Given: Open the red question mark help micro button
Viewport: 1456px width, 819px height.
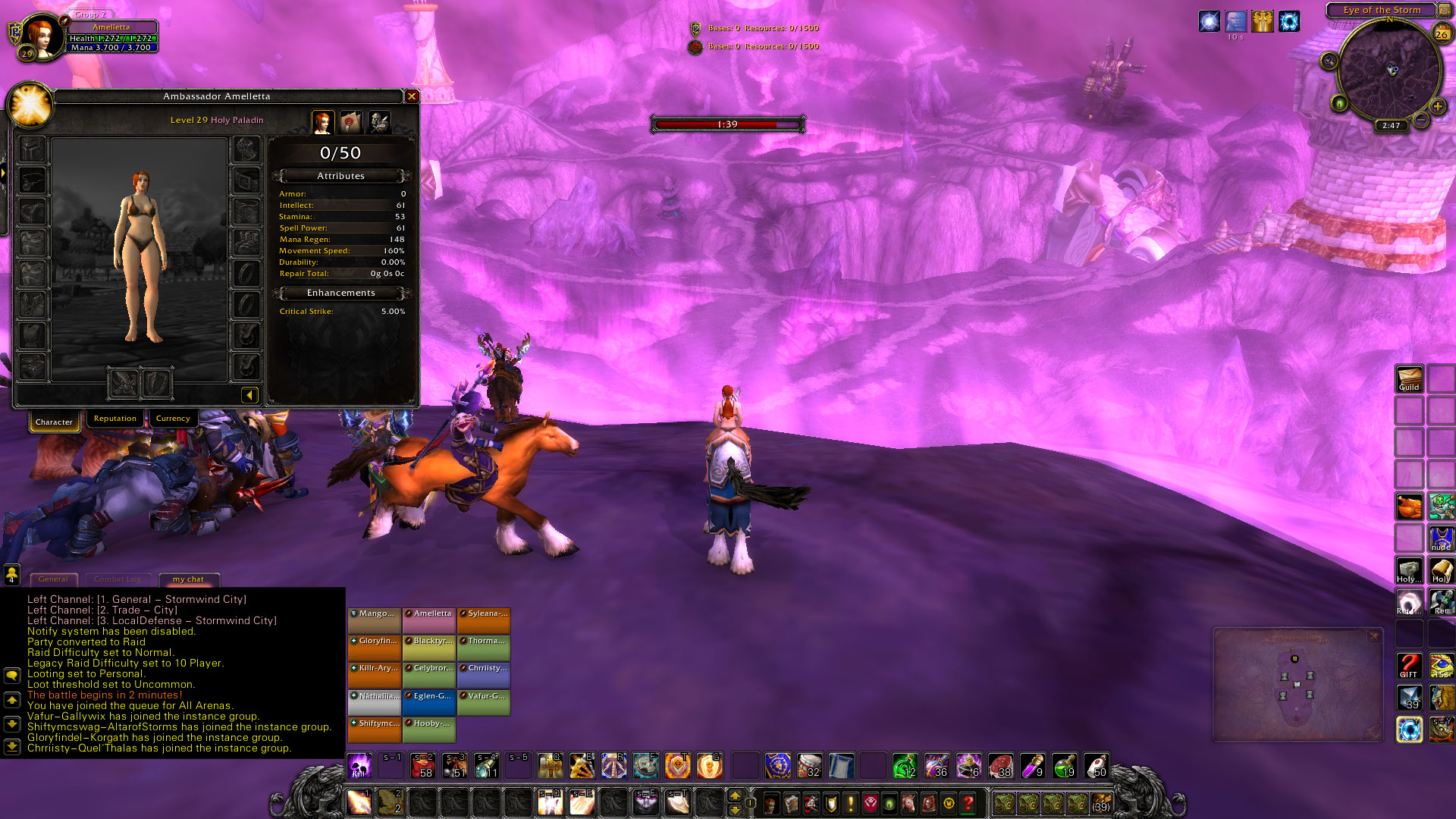Looking at the screenshot, I should [968, 802].
